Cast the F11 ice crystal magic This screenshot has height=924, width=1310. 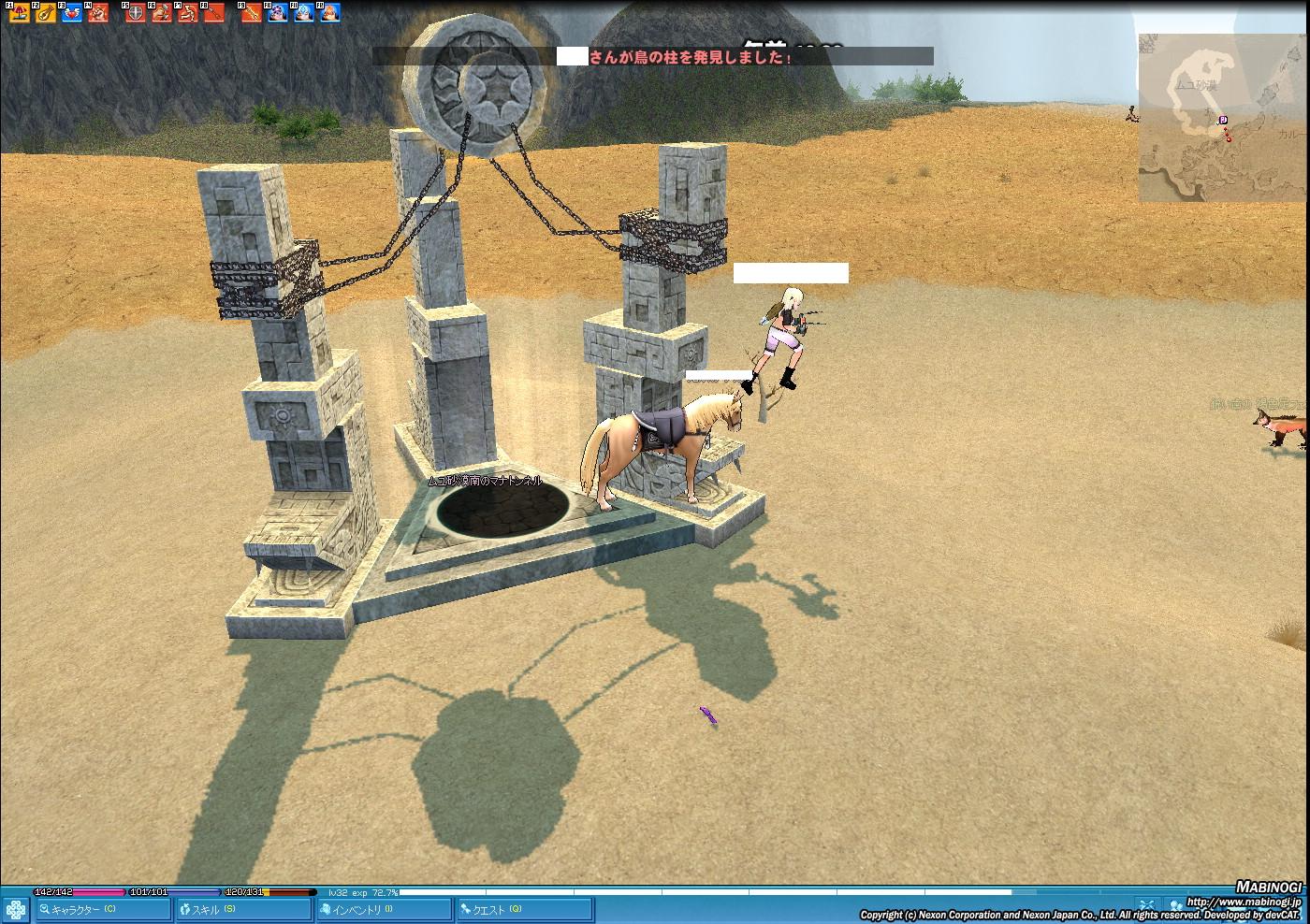tap(304, 13)
